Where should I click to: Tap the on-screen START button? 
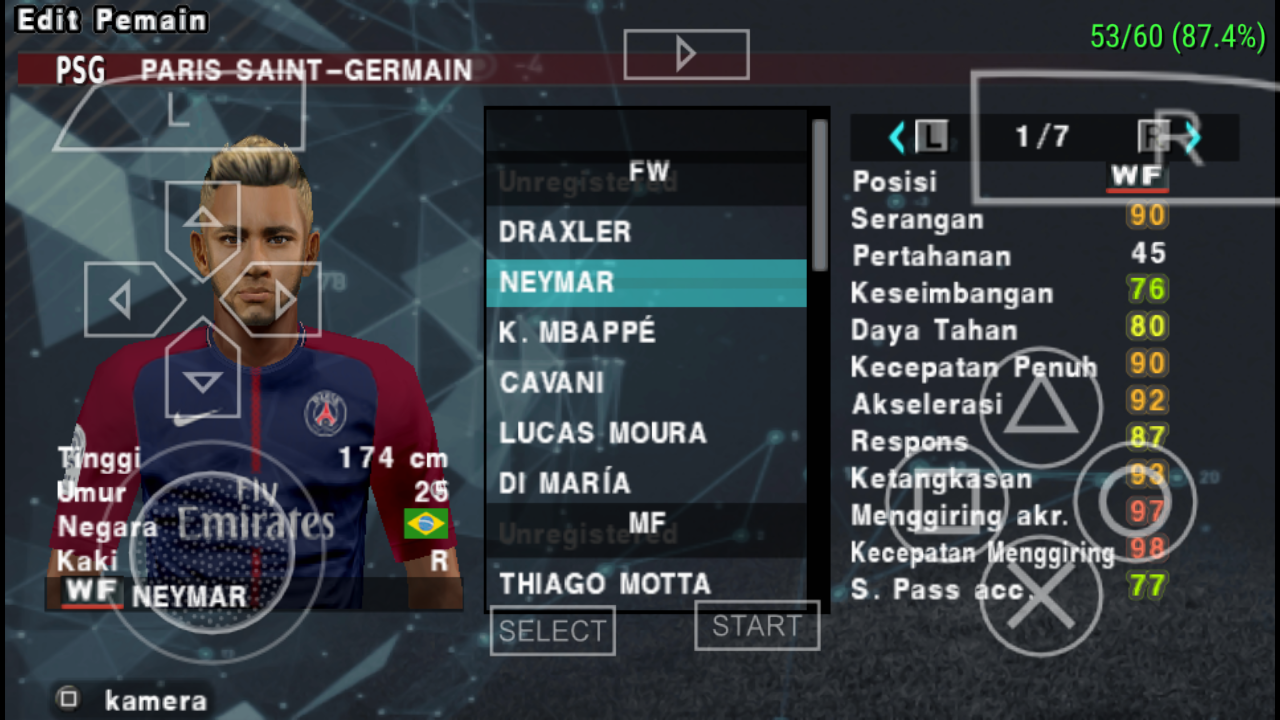(x=757, y=626)
